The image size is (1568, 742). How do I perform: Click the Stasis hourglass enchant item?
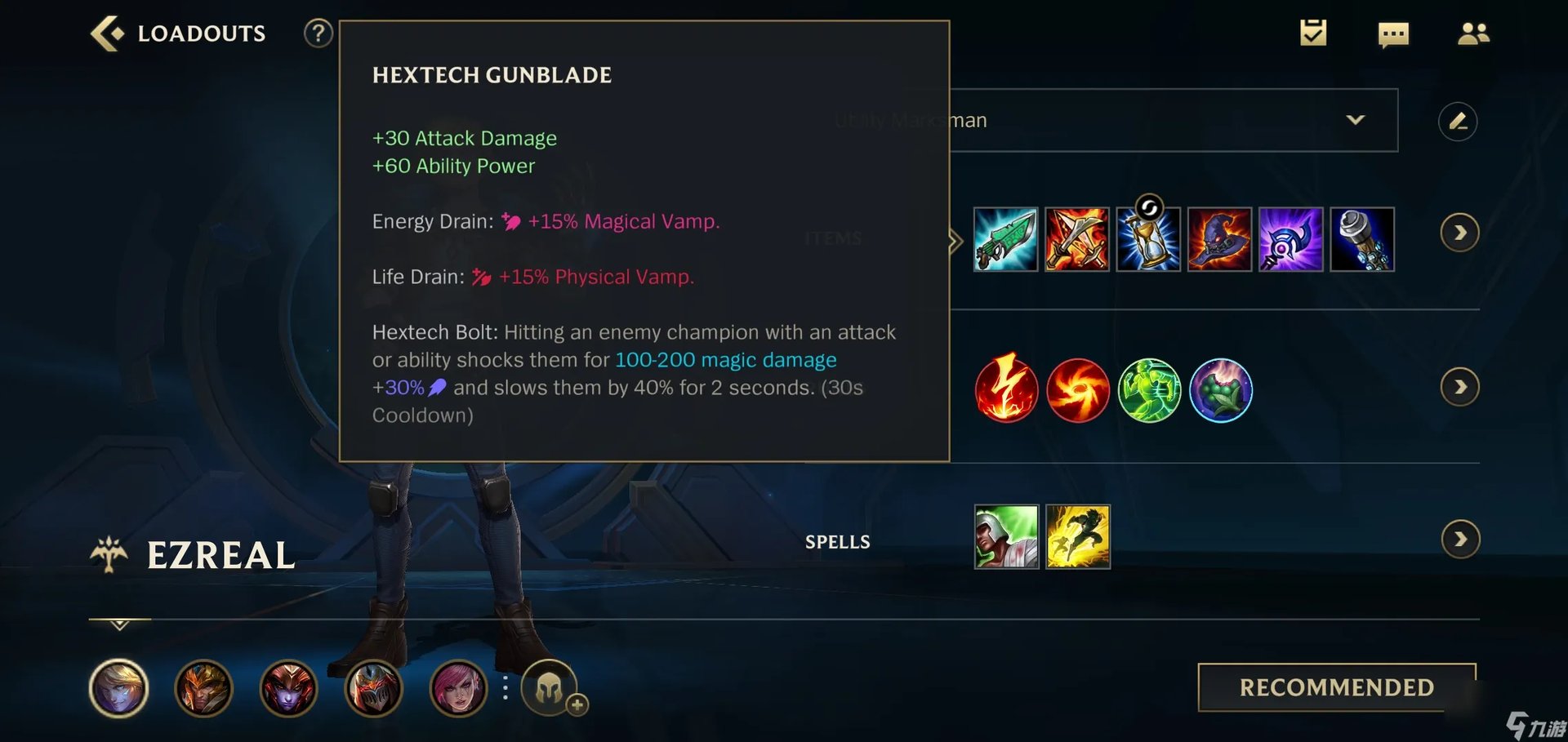(1148, 239)
